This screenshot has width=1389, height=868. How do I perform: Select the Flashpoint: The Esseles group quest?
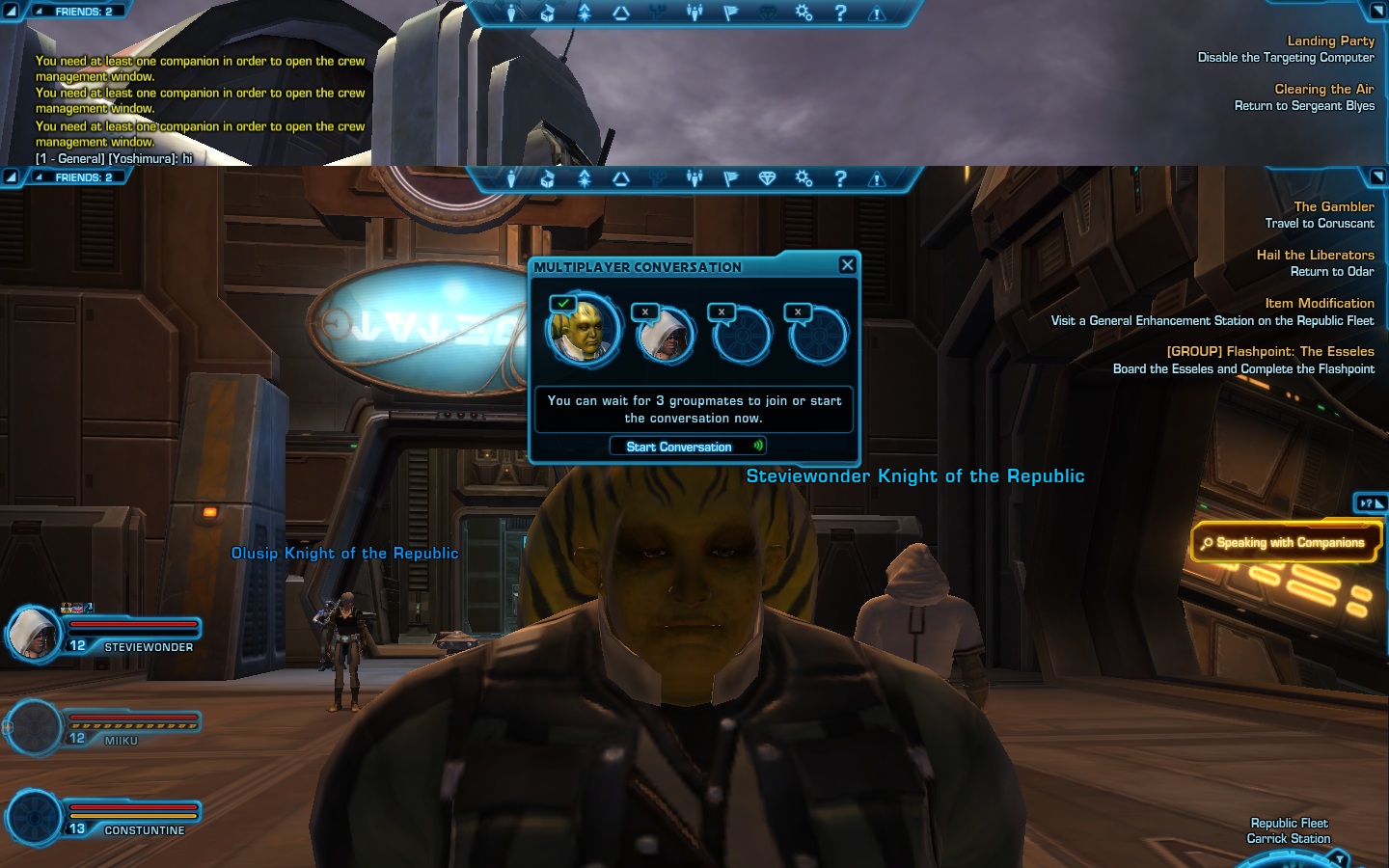click(1269, 351)
